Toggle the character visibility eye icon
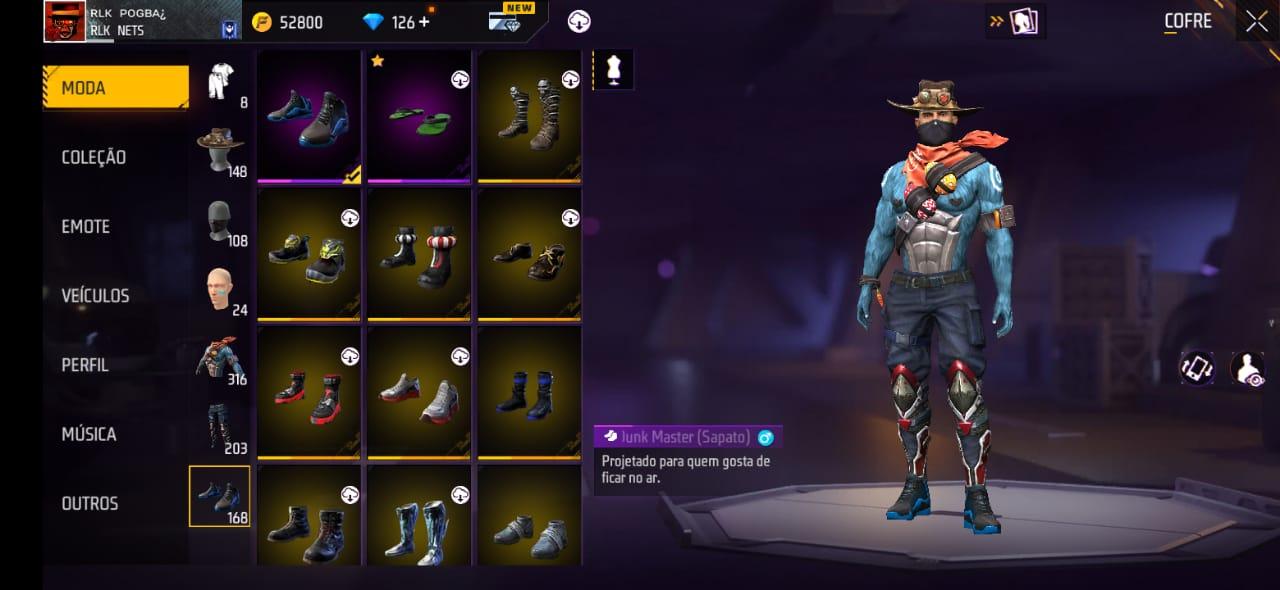1280x590 pixels. click(x=1248, y=369)
